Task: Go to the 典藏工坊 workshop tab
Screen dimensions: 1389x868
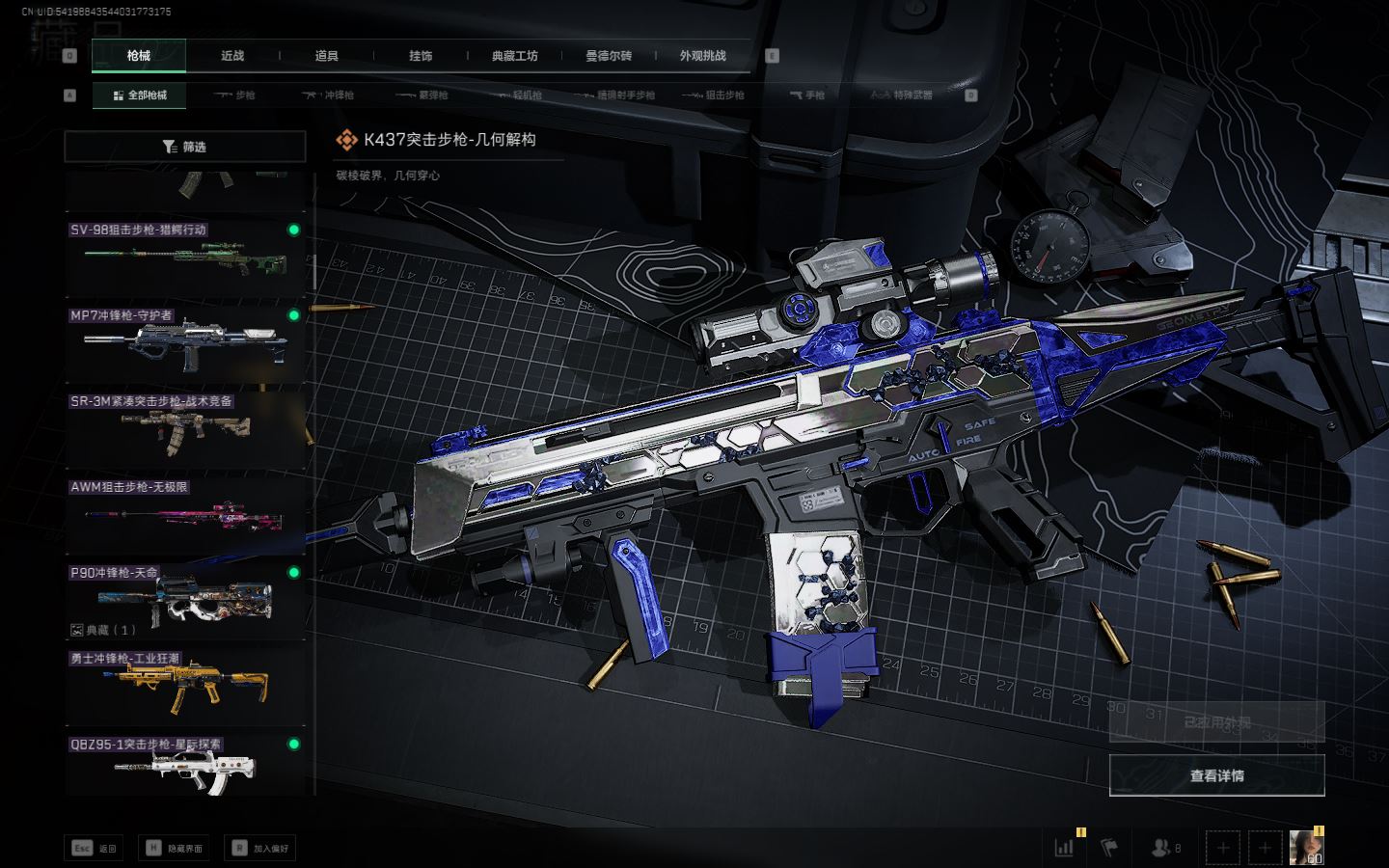Action: click(x=514, y=56)
